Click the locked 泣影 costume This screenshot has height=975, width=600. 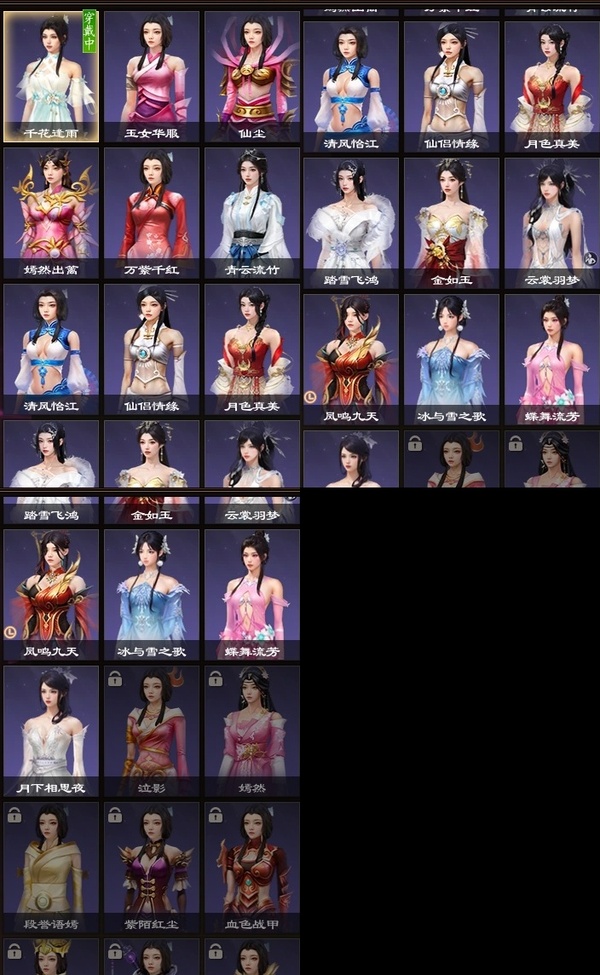click(152, 730)
